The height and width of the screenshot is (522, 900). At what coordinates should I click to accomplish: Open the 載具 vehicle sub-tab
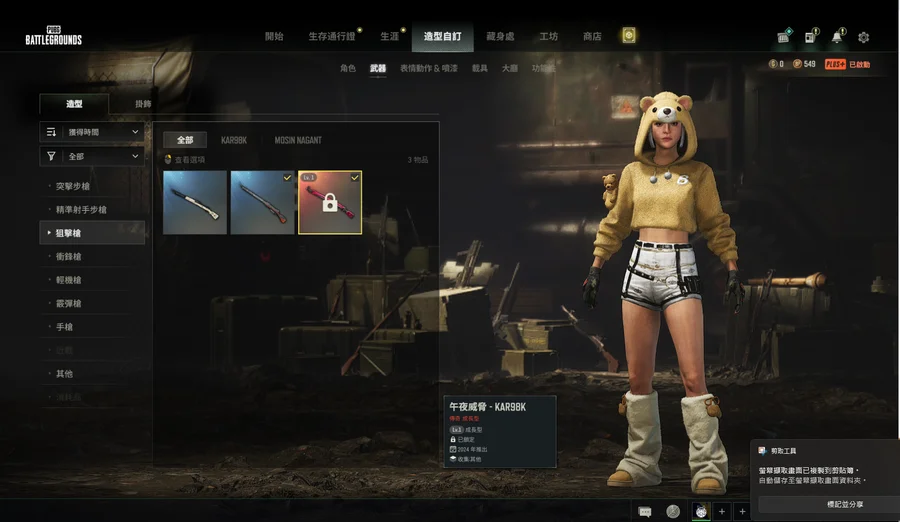point(480,69)
